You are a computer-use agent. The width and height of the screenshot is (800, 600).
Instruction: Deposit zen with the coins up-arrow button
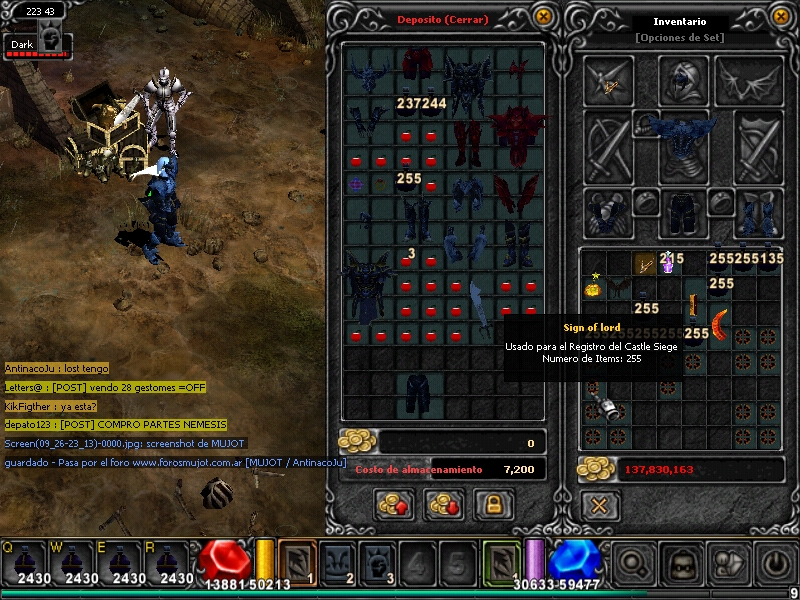(x=394, y=505)
